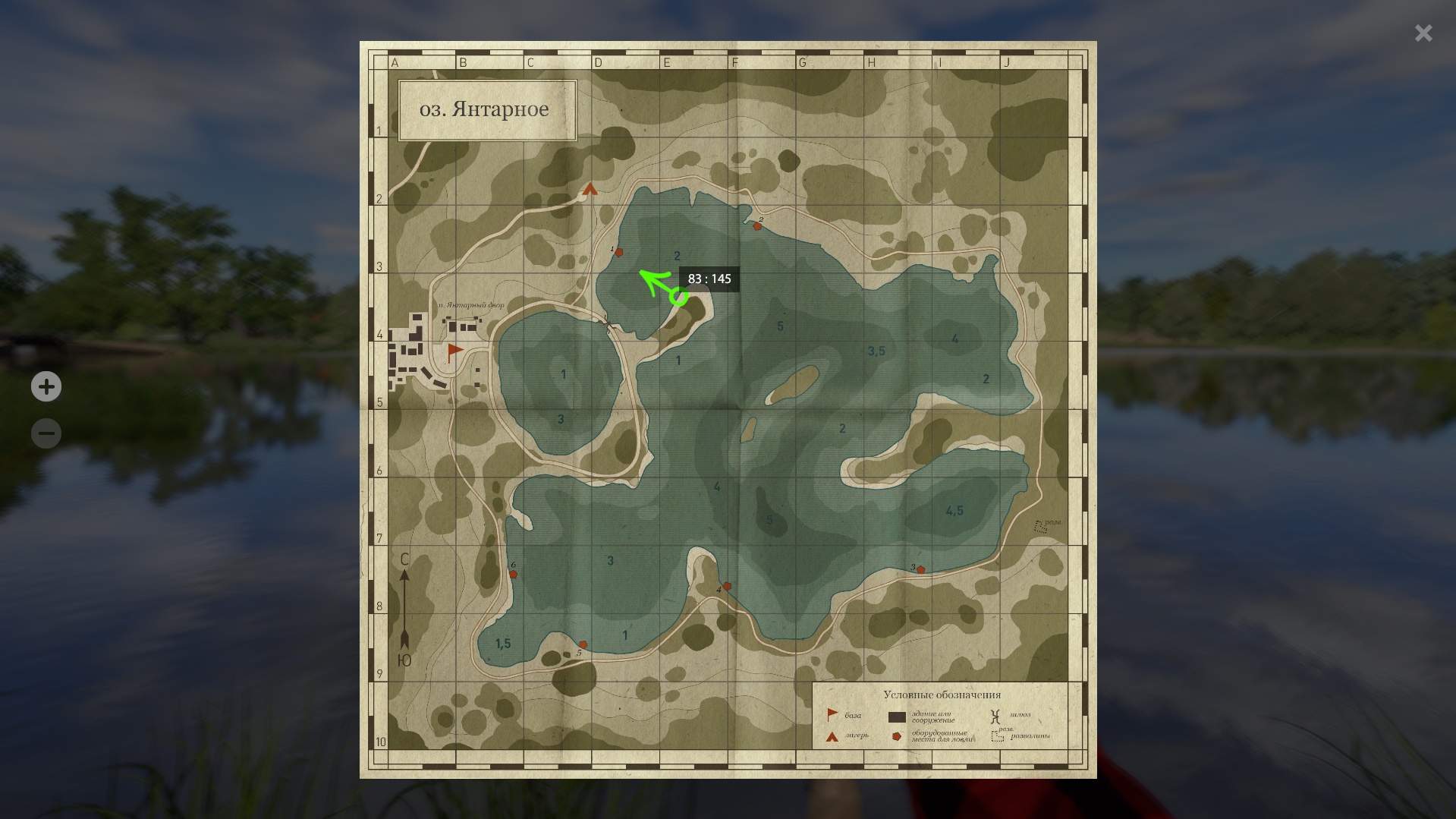Choose fishing spot marker number 3
The image size is (1456, 819).
tap(920, 569)
